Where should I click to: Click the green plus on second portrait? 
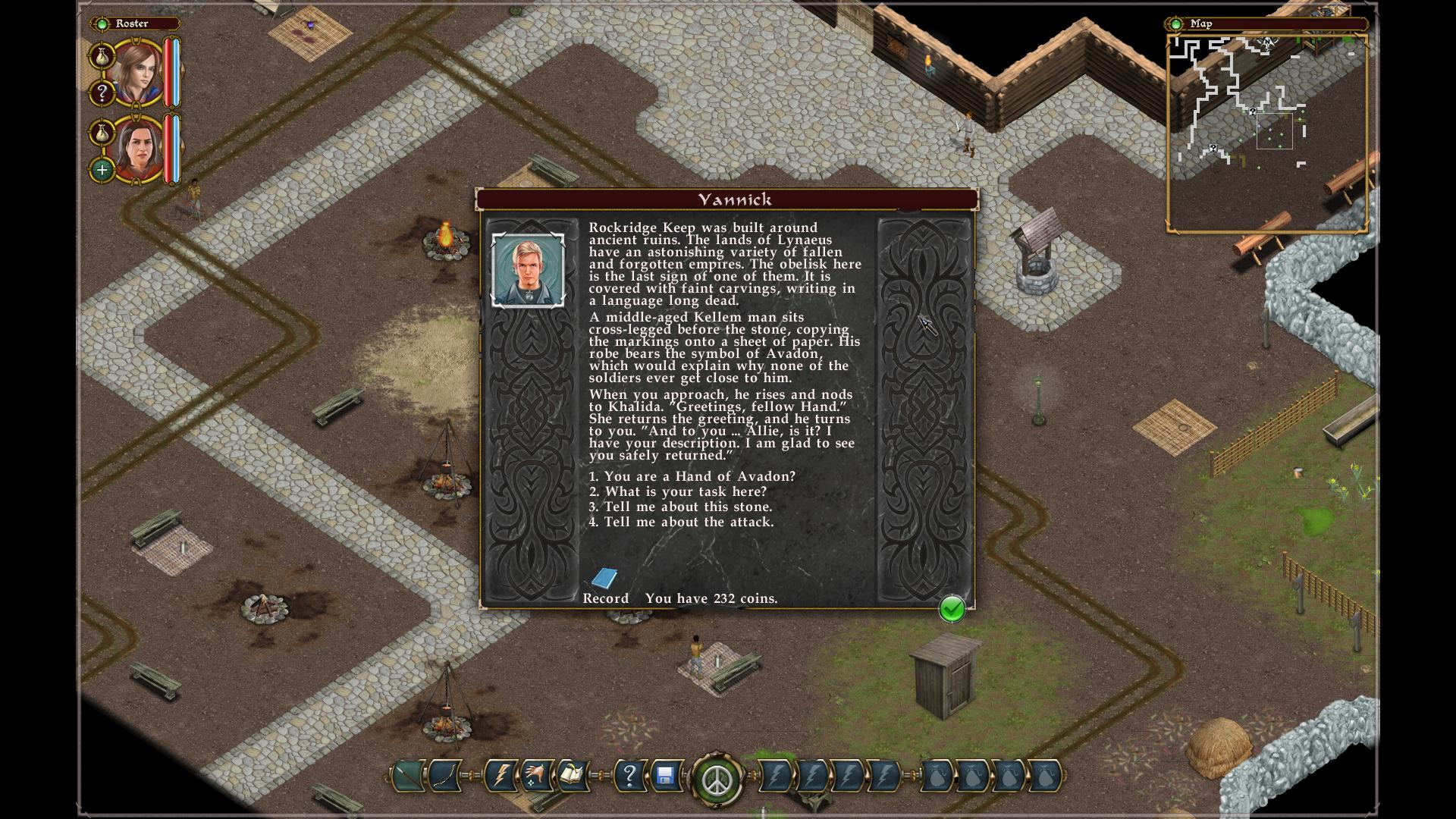click(x=102, y=170)
